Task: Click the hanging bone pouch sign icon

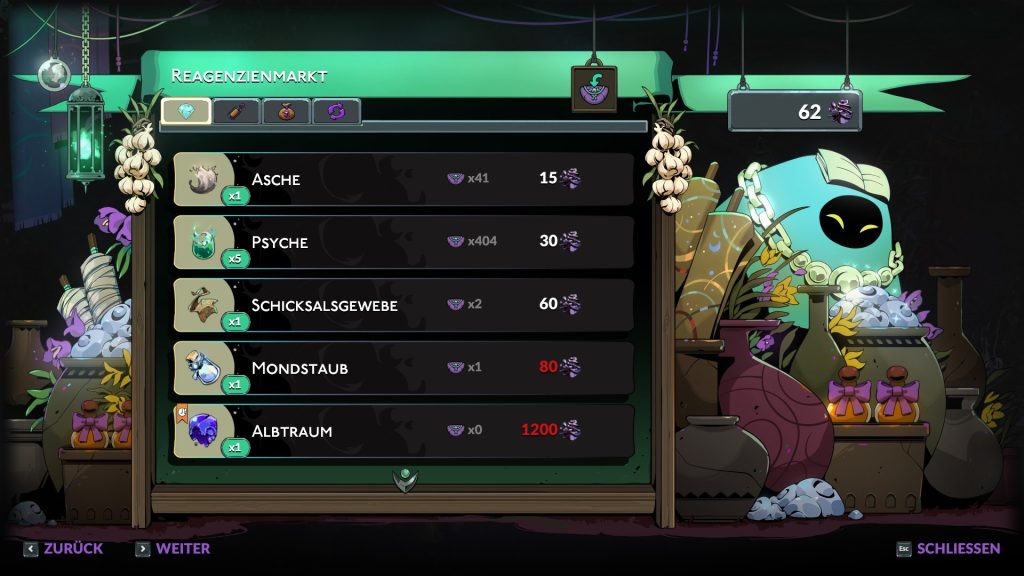Action: coord(594,89)
